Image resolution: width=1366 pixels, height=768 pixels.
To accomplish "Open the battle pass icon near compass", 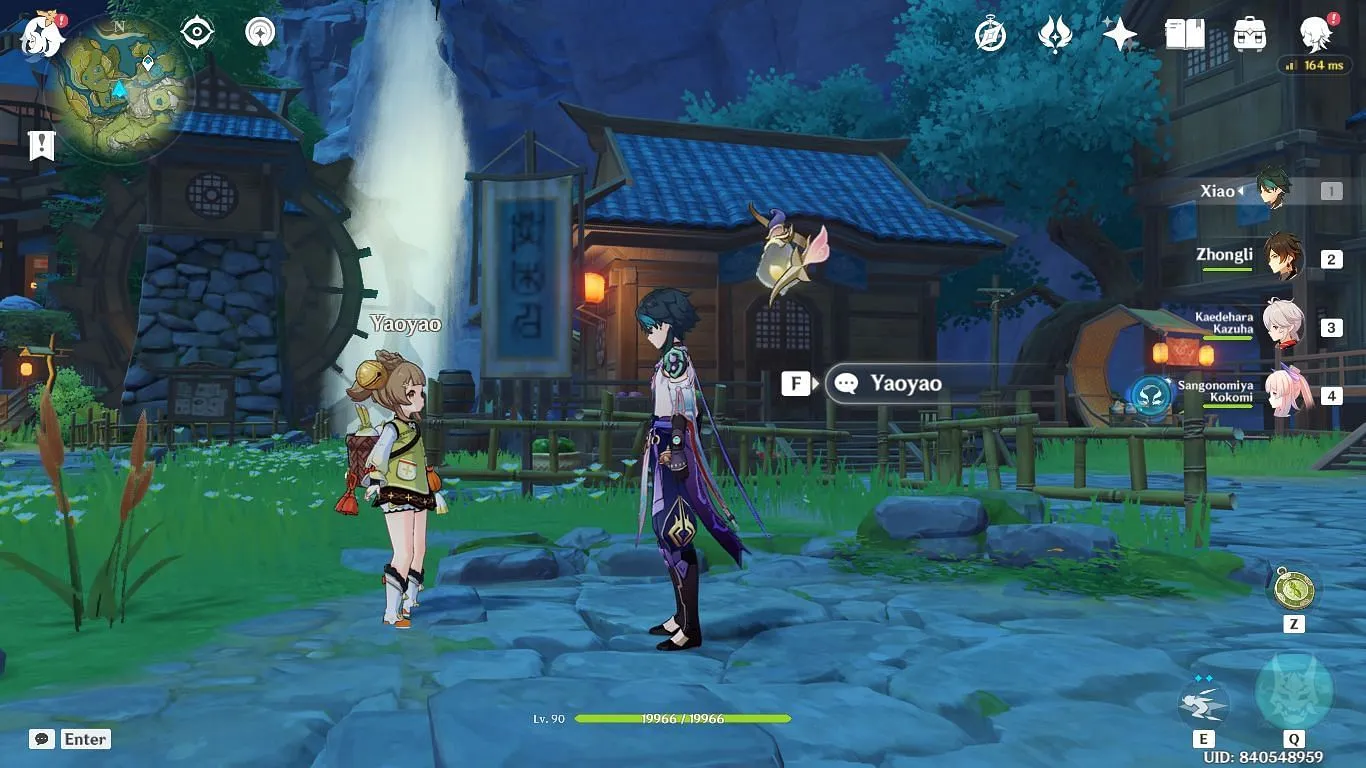I will point(1054,35).
